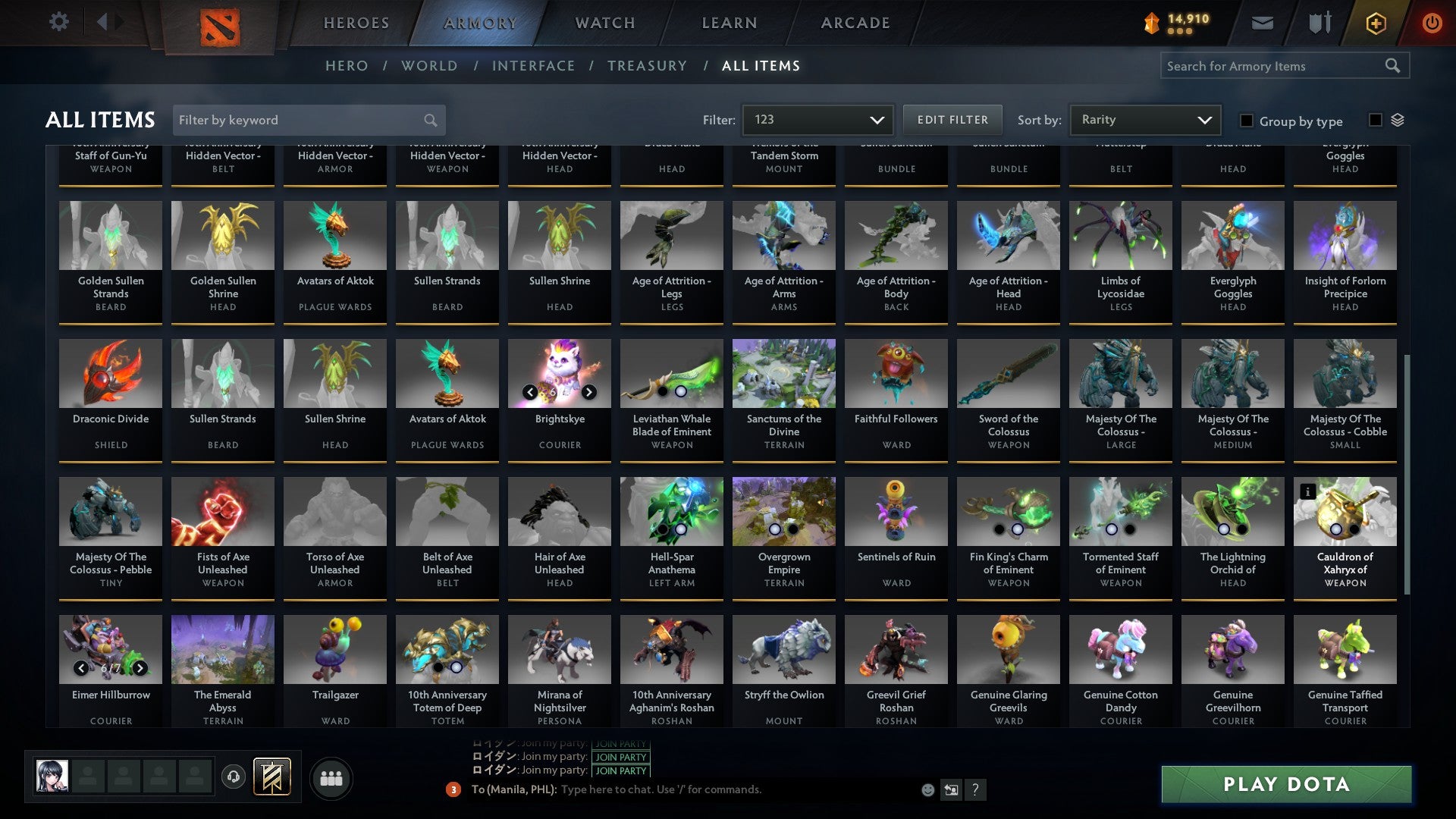Enable the Group by type checkbox
Image resolution: width=1456 pixels, height=819 pixels.
click(x=1246, y=121)
